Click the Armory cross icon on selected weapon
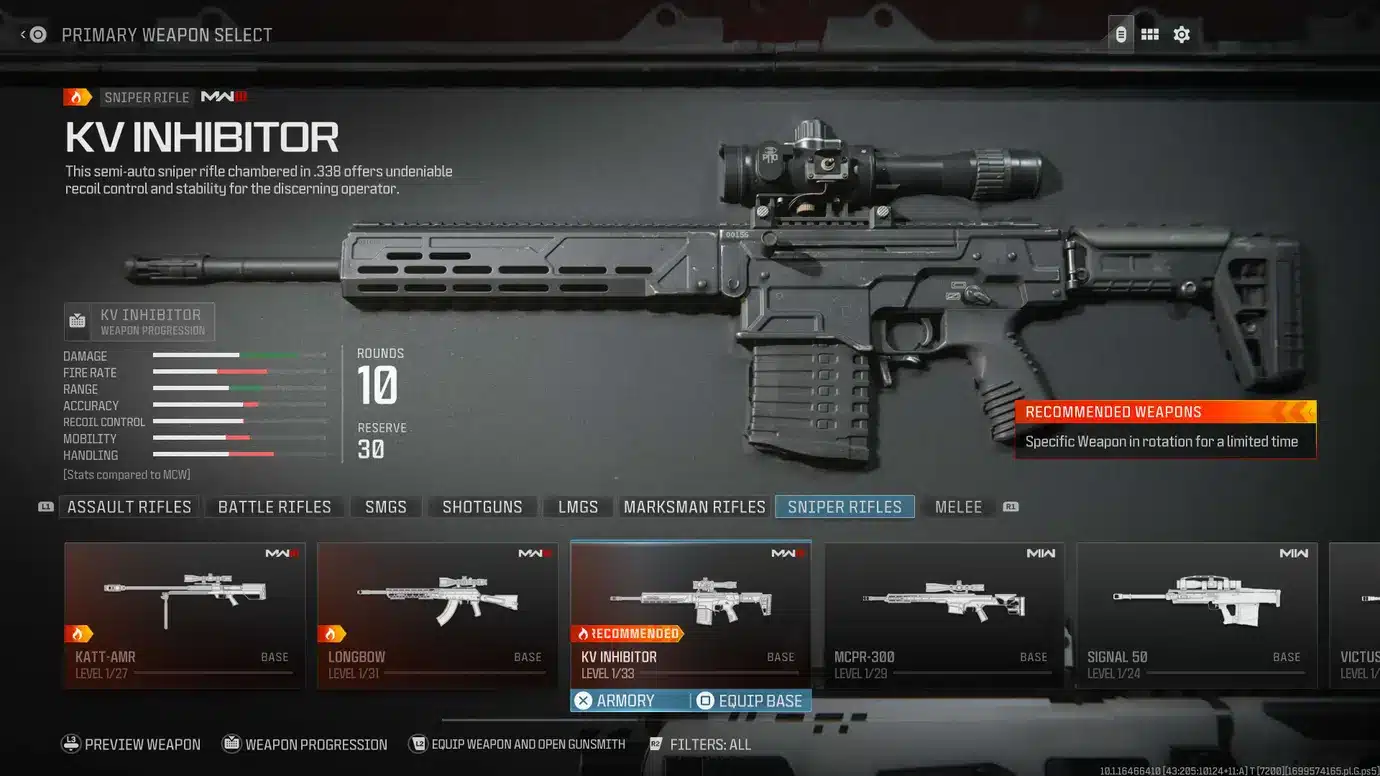 point(583,700)
